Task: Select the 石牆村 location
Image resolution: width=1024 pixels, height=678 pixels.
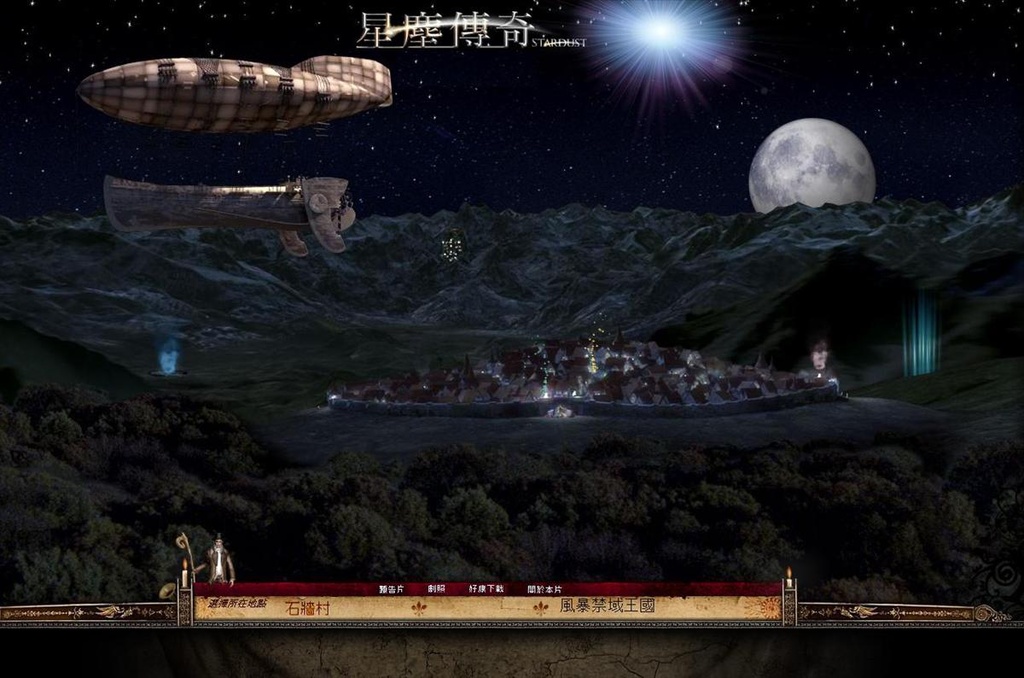Action: click(307, 607)
